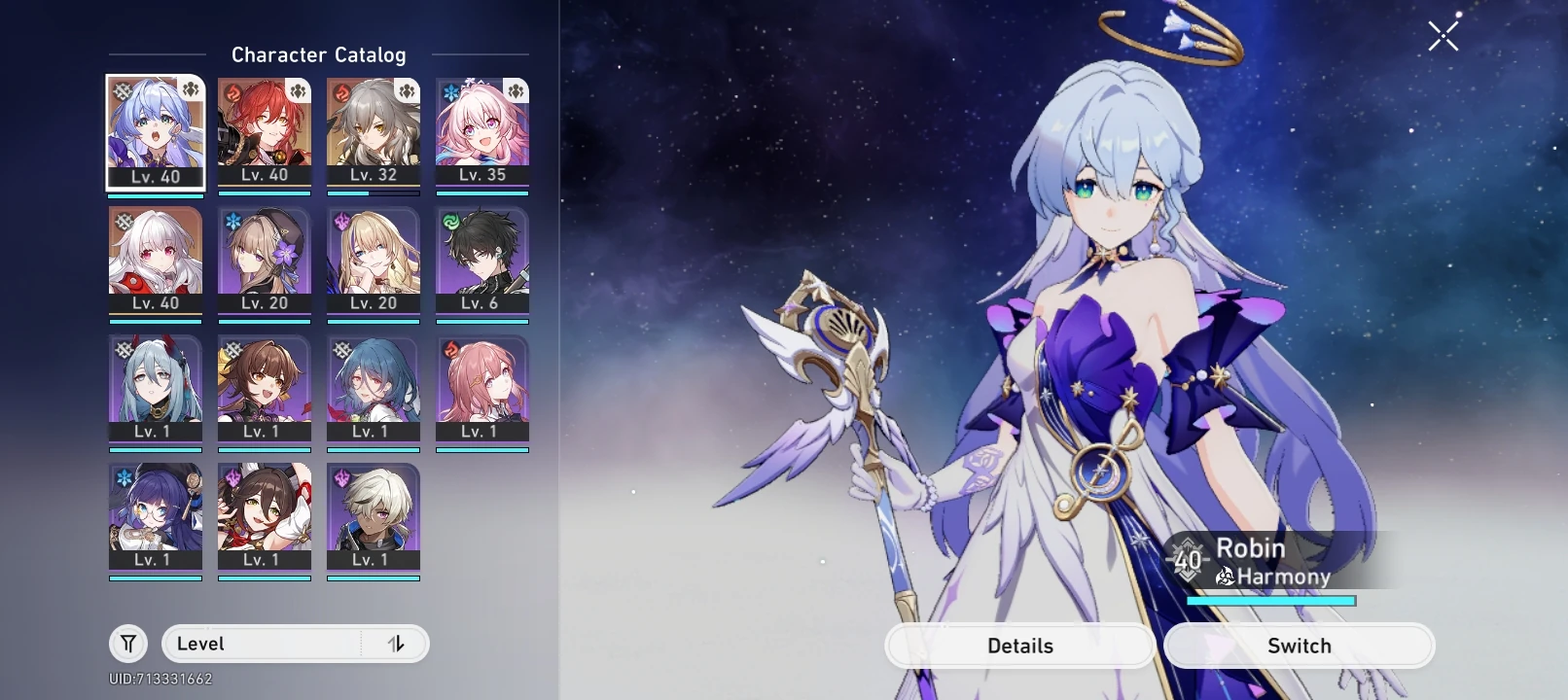Click the Details button
The width and height of the screenshot is (1568, 700).
coord(1019,645)
